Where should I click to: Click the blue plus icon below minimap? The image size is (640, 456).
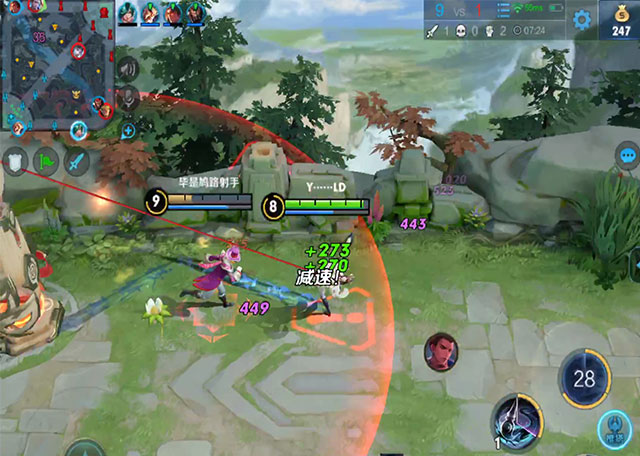pyautogui.click(x=128, y=130)
